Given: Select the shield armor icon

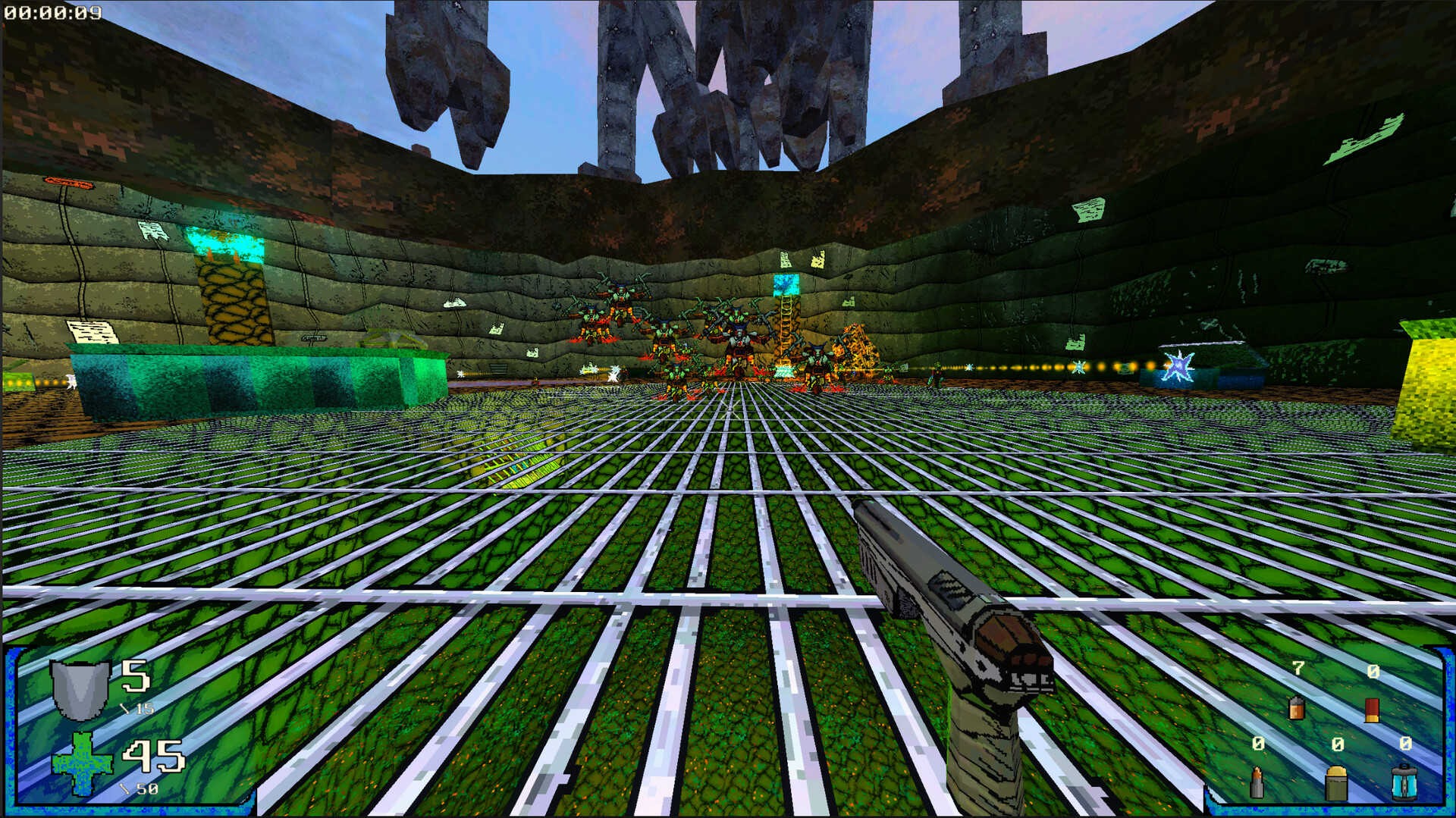Looking at the screenshot, I should [78, 691].
